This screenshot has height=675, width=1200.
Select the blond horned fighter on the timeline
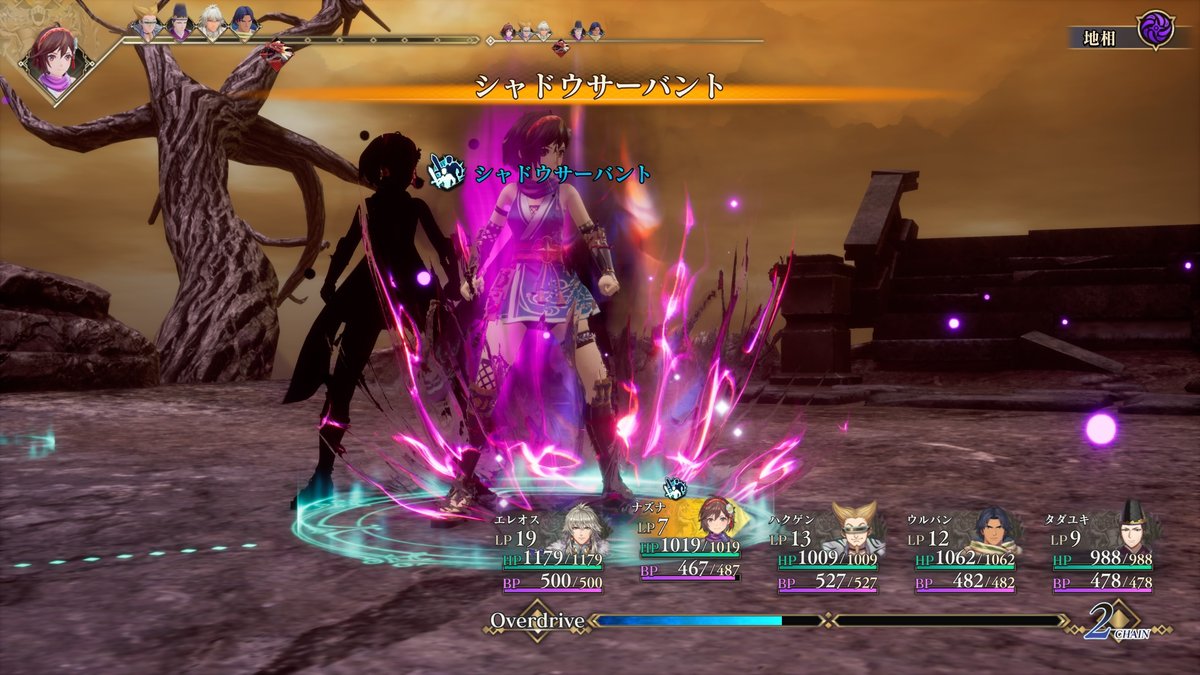click(x=147, y=23)
